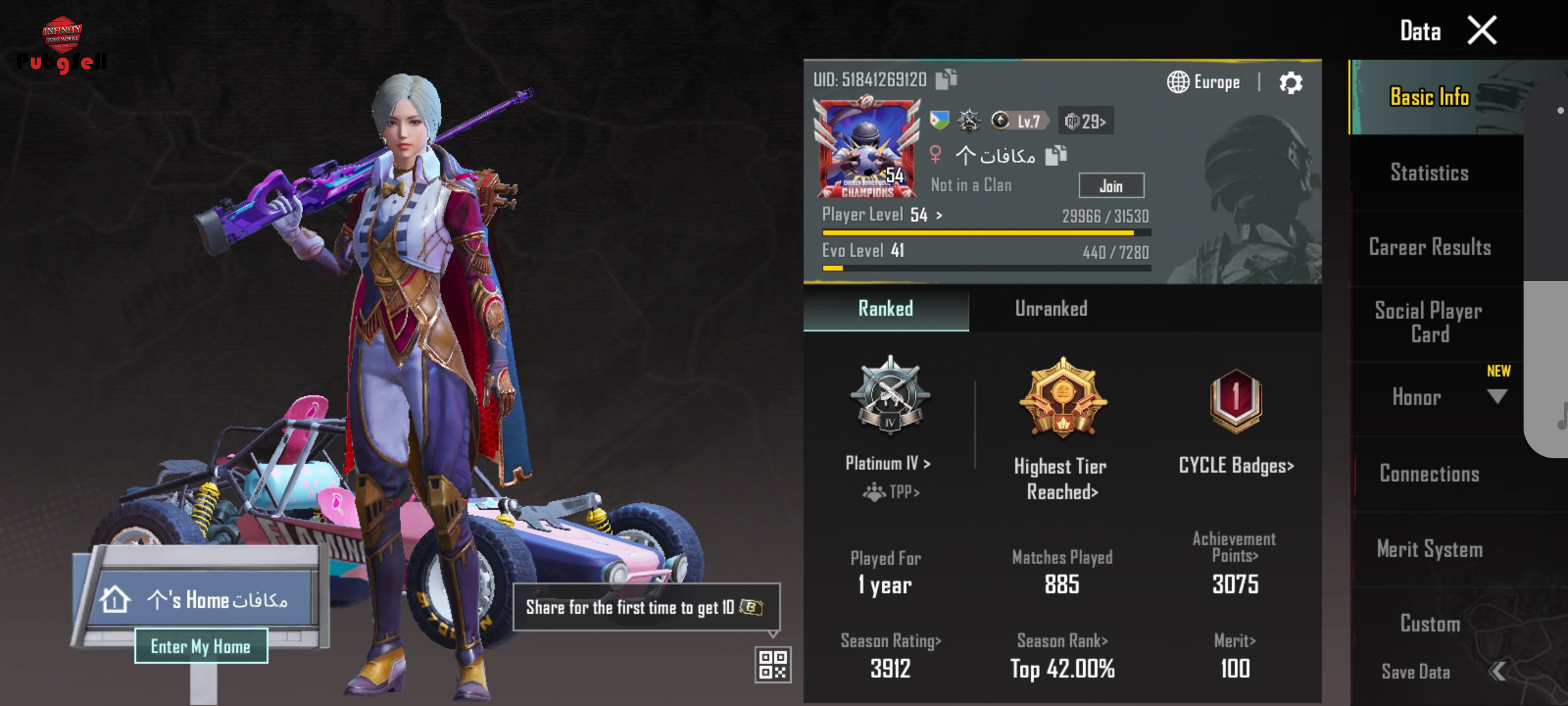Viewport: 1568px width, 706px height.
Task: Copy the UID number
Action: (946, 80)
